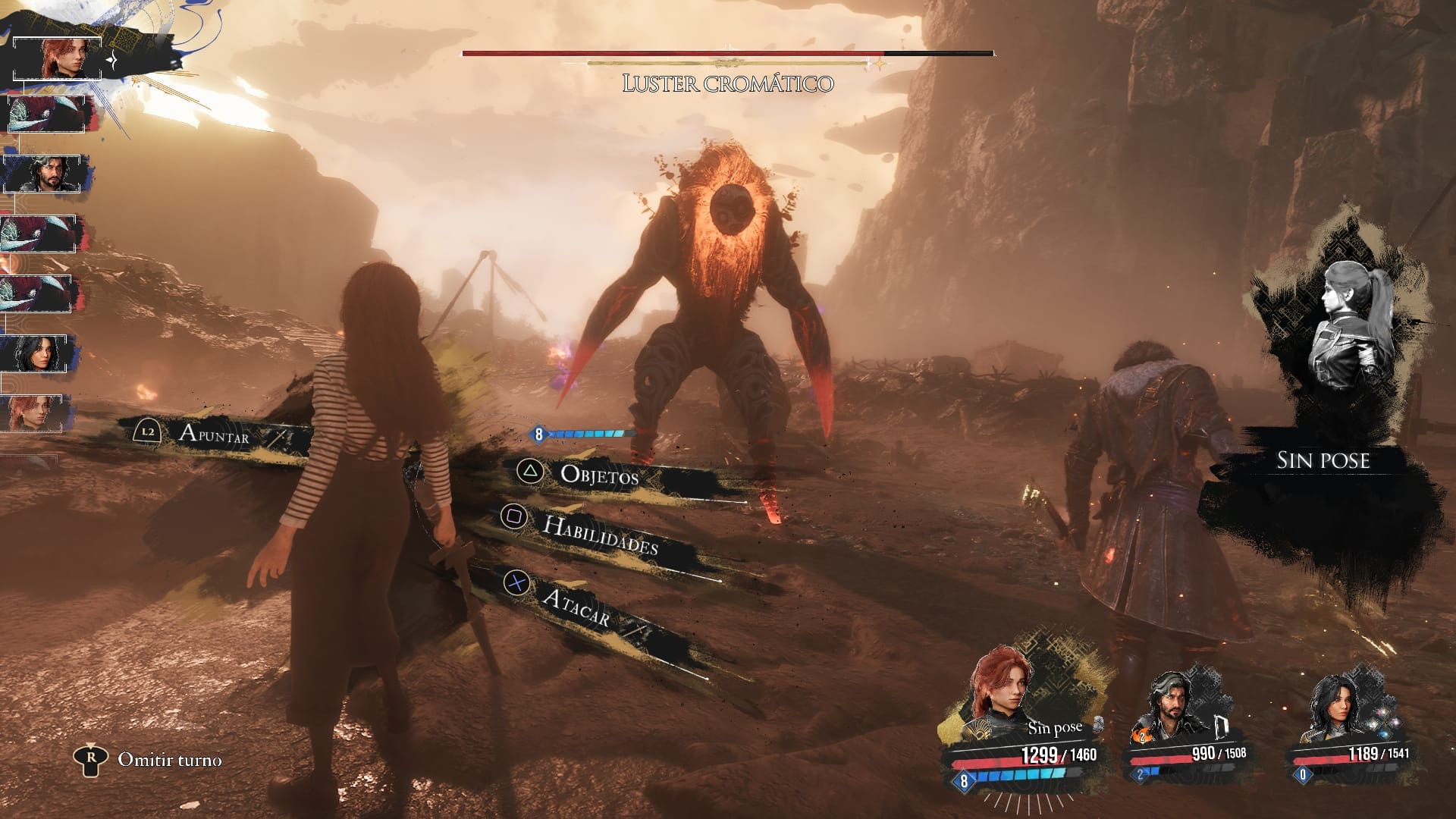1456x819 pixels.
Task: Click the black-haired woman turn-order portrait
Action: pyautogui.click(x=39, y=353)
